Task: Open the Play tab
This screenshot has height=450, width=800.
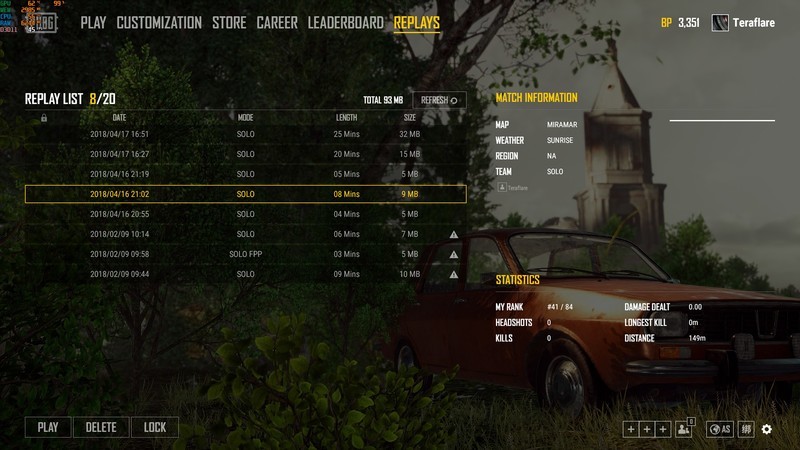Action: 93,22
